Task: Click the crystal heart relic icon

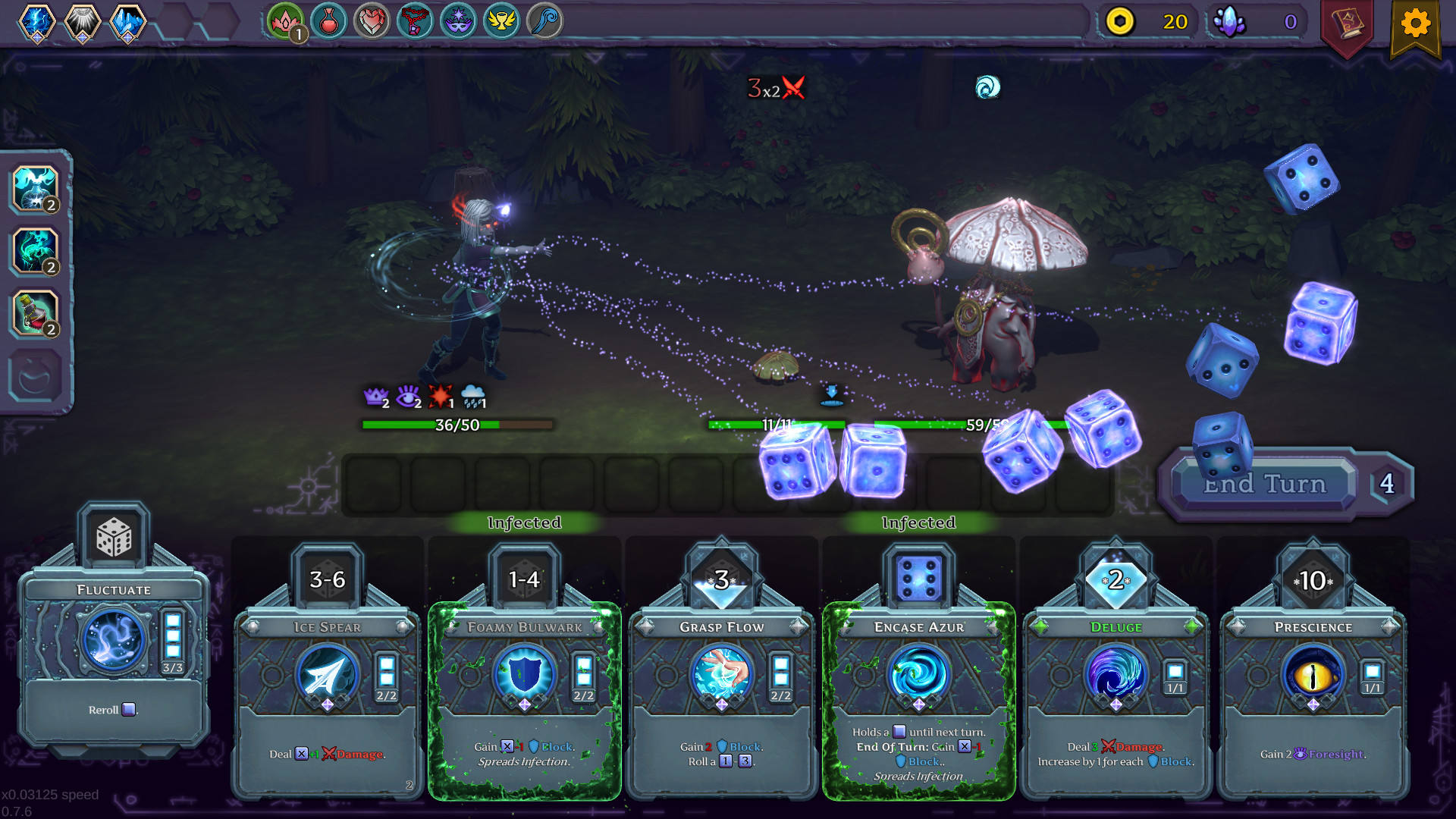Action: [372, 21]
